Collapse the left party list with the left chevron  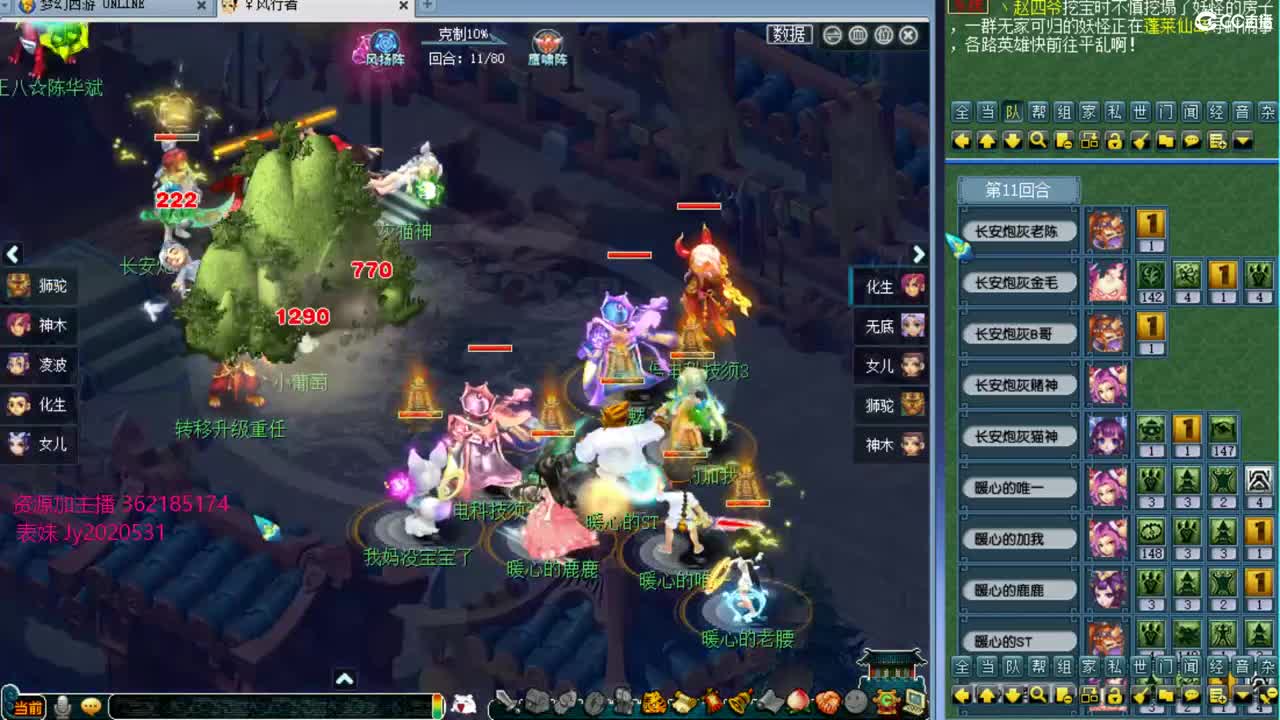tap(12, 255)
